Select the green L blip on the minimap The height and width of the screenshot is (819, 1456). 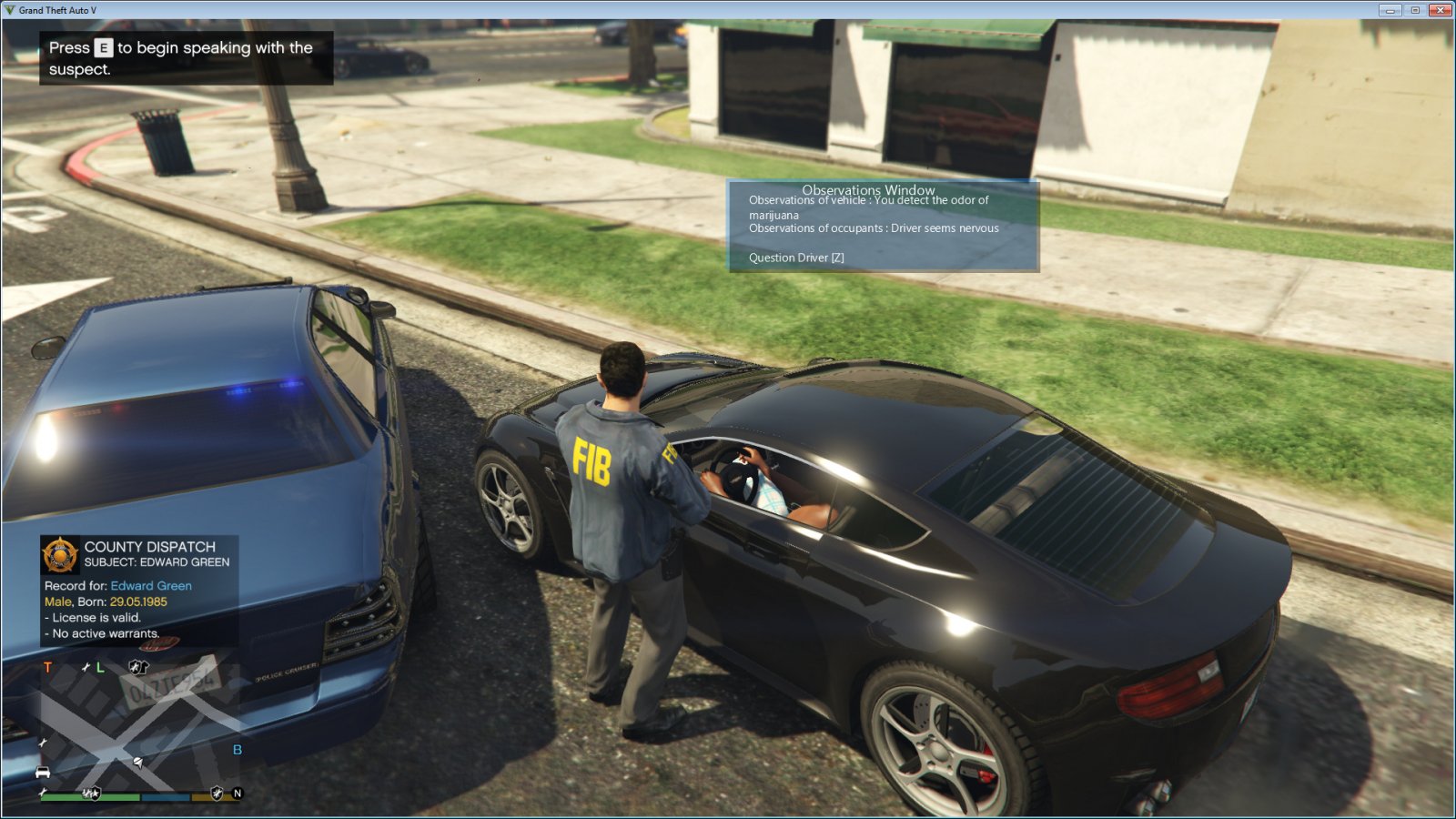[x=100, y=667]
